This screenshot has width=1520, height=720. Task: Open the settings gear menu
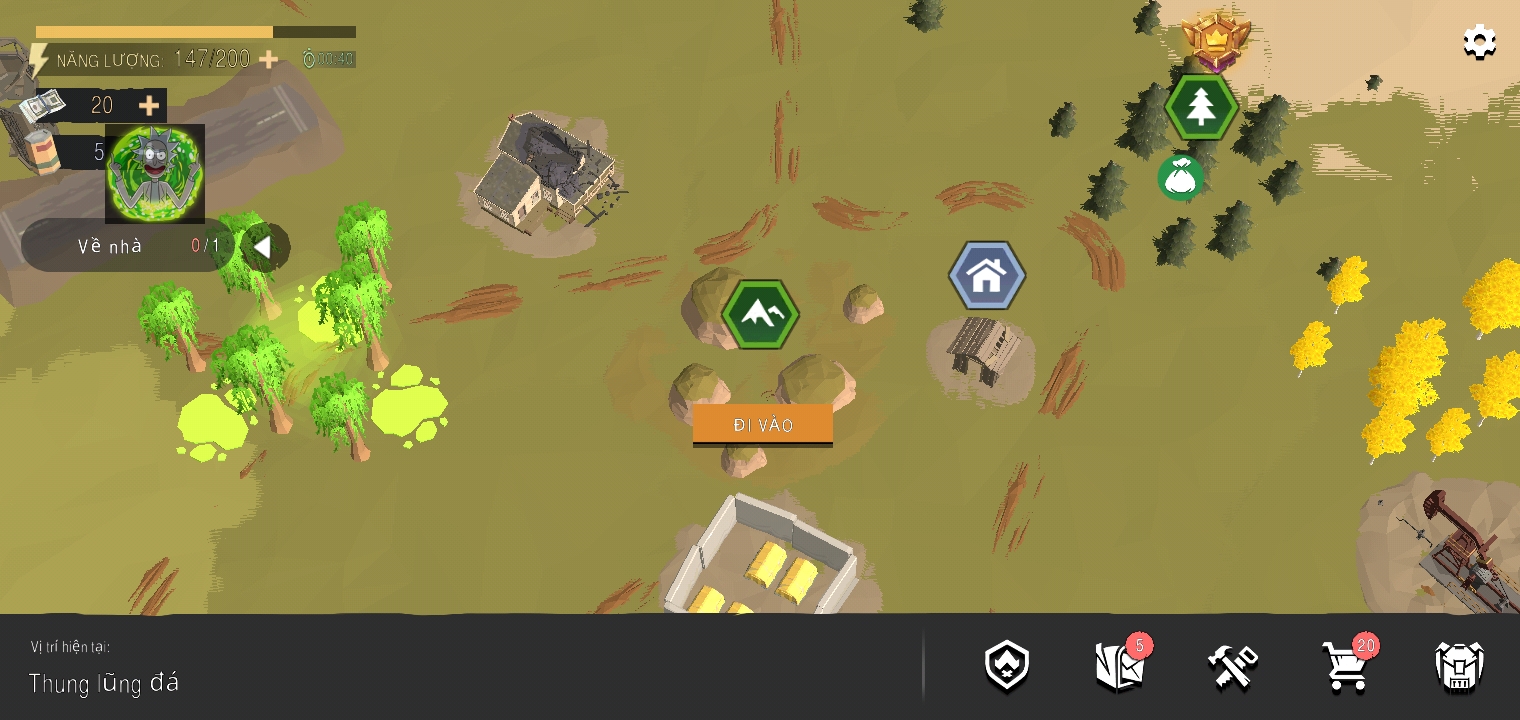1479,43
